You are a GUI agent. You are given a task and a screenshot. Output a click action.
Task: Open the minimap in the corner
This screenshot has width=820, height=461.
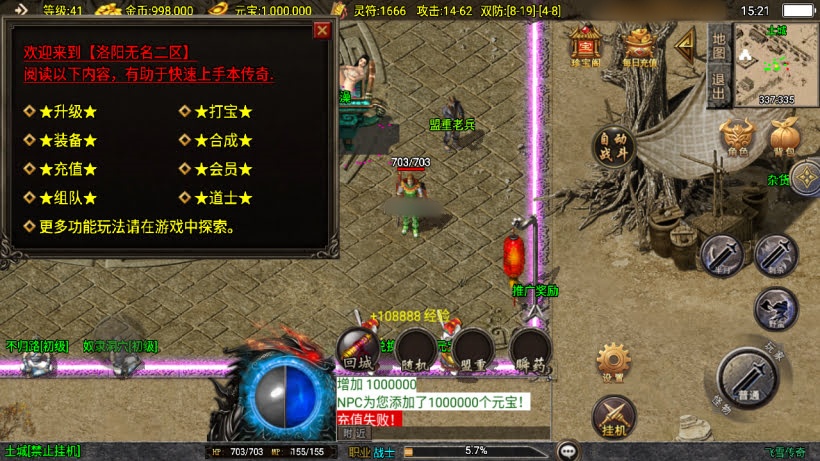click(x=776, y=62)
